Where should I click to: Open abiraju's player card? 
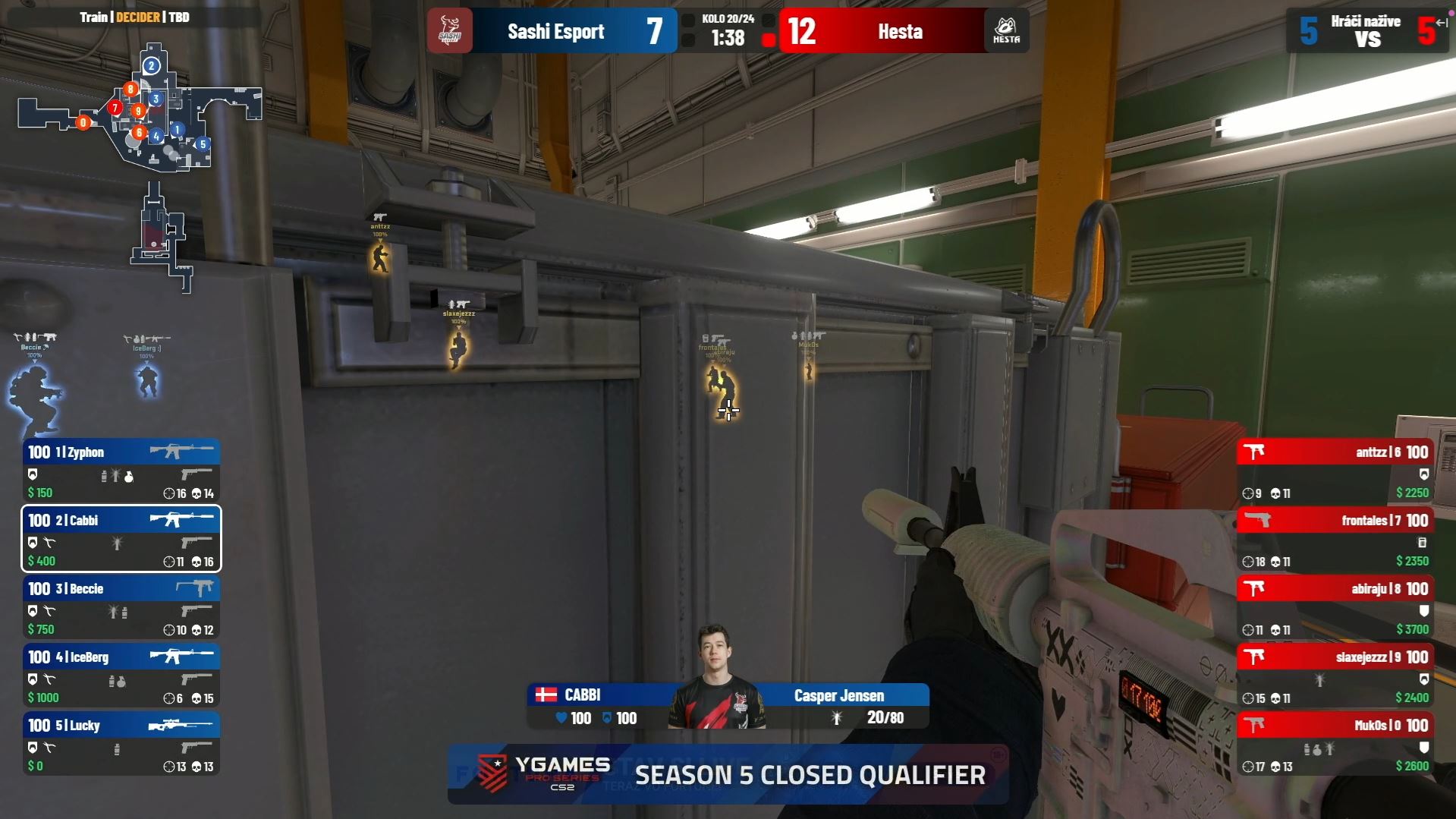tap(1335, 607)
